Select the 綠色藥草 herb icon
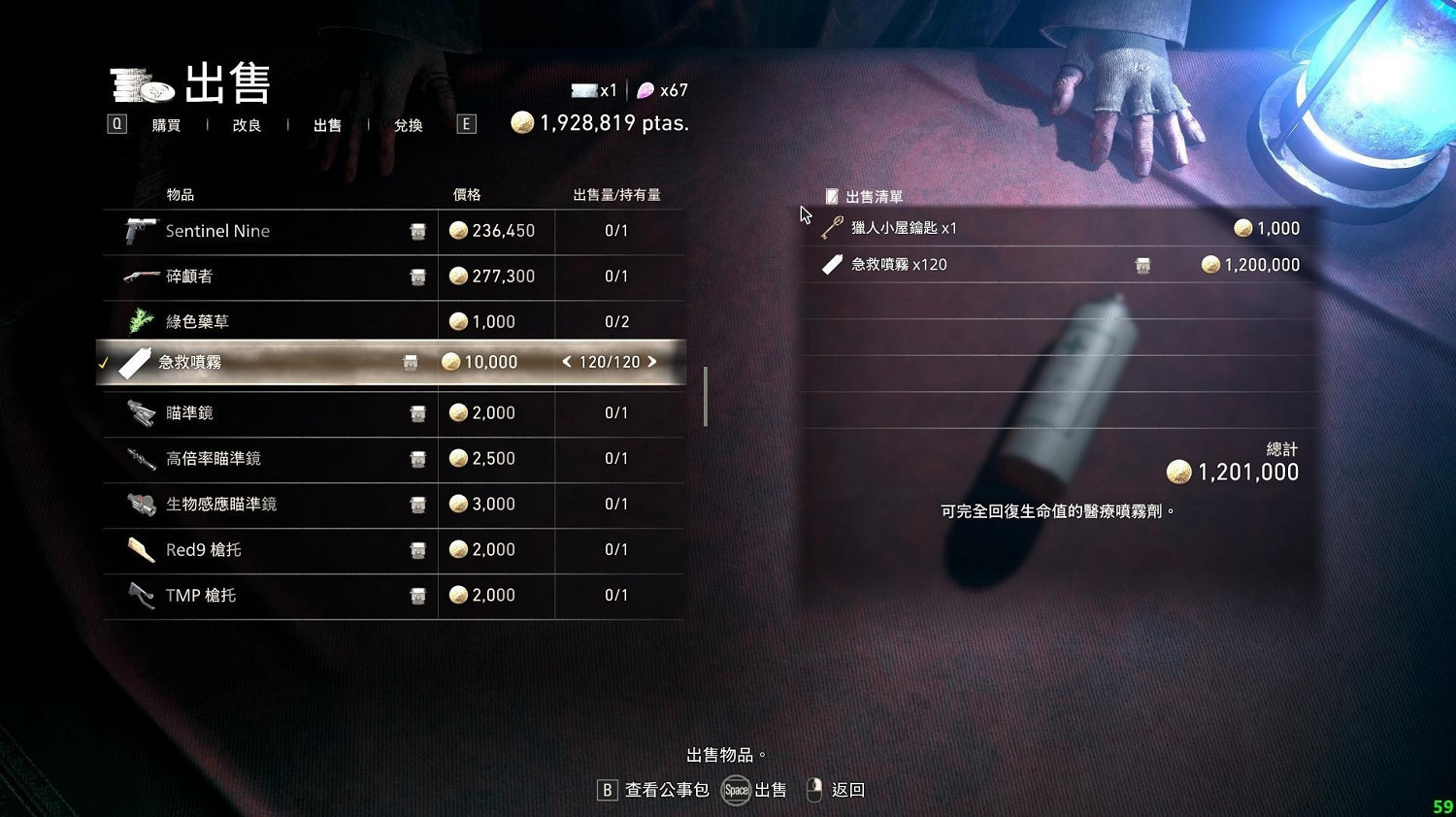The image size is (1456, 817). coord(139,321)
